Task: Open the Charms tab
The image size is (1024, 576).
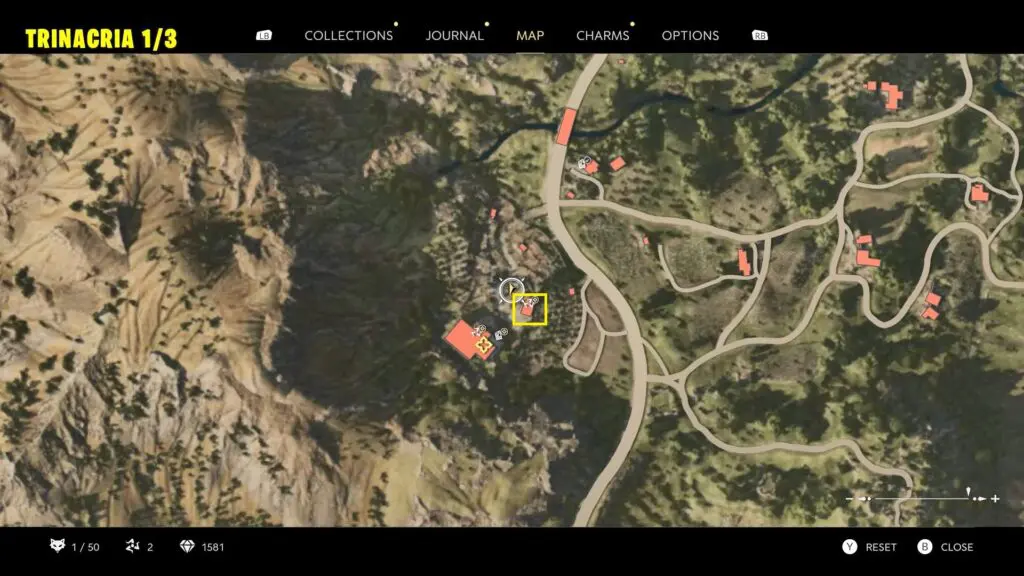Action: (x=602, y=35)
